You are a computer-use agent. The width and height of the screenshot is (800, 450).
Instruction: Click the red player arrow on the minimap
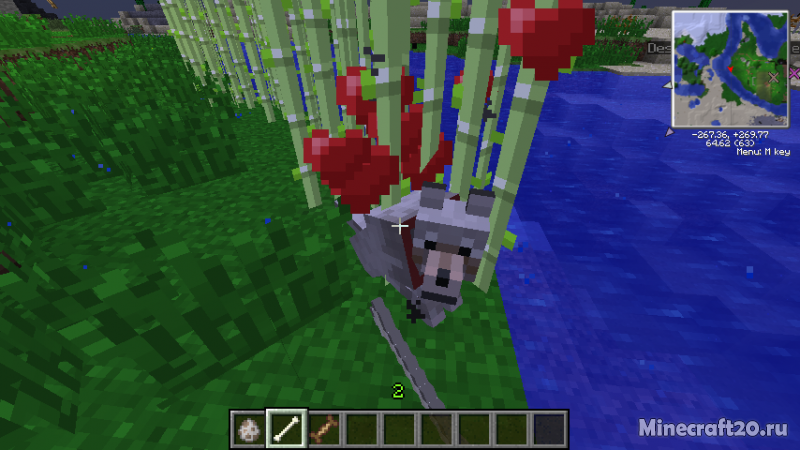coord(731,68)
